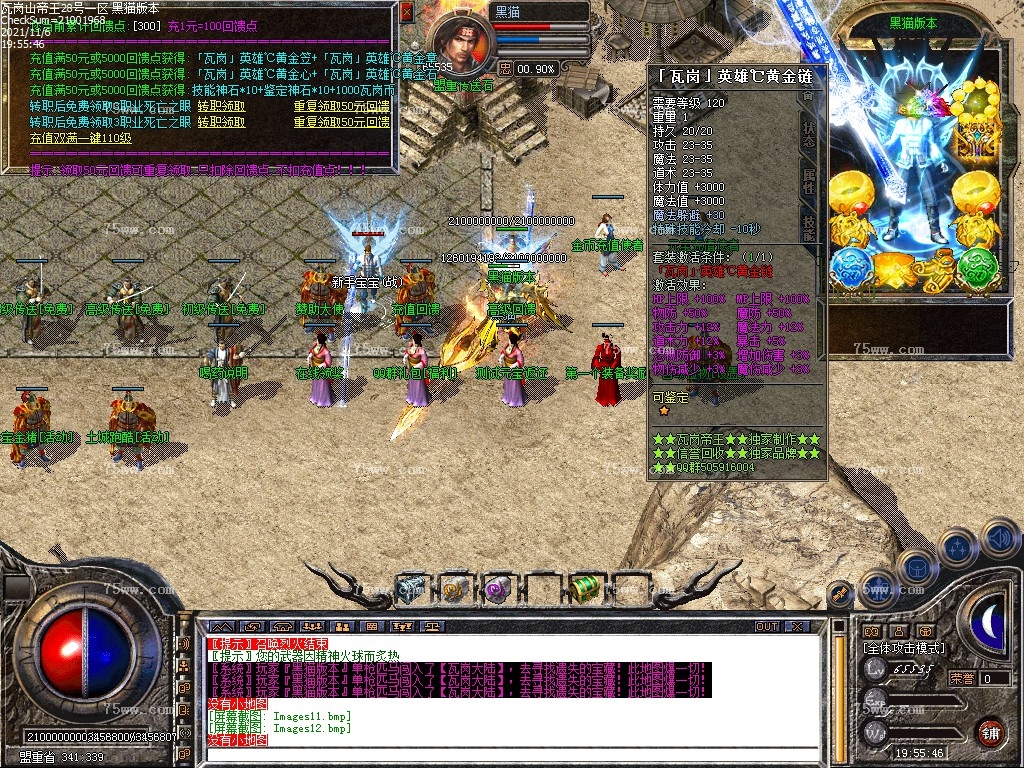
Task: Select the 技能 skills tab
Action: click(x=808, y=225)
